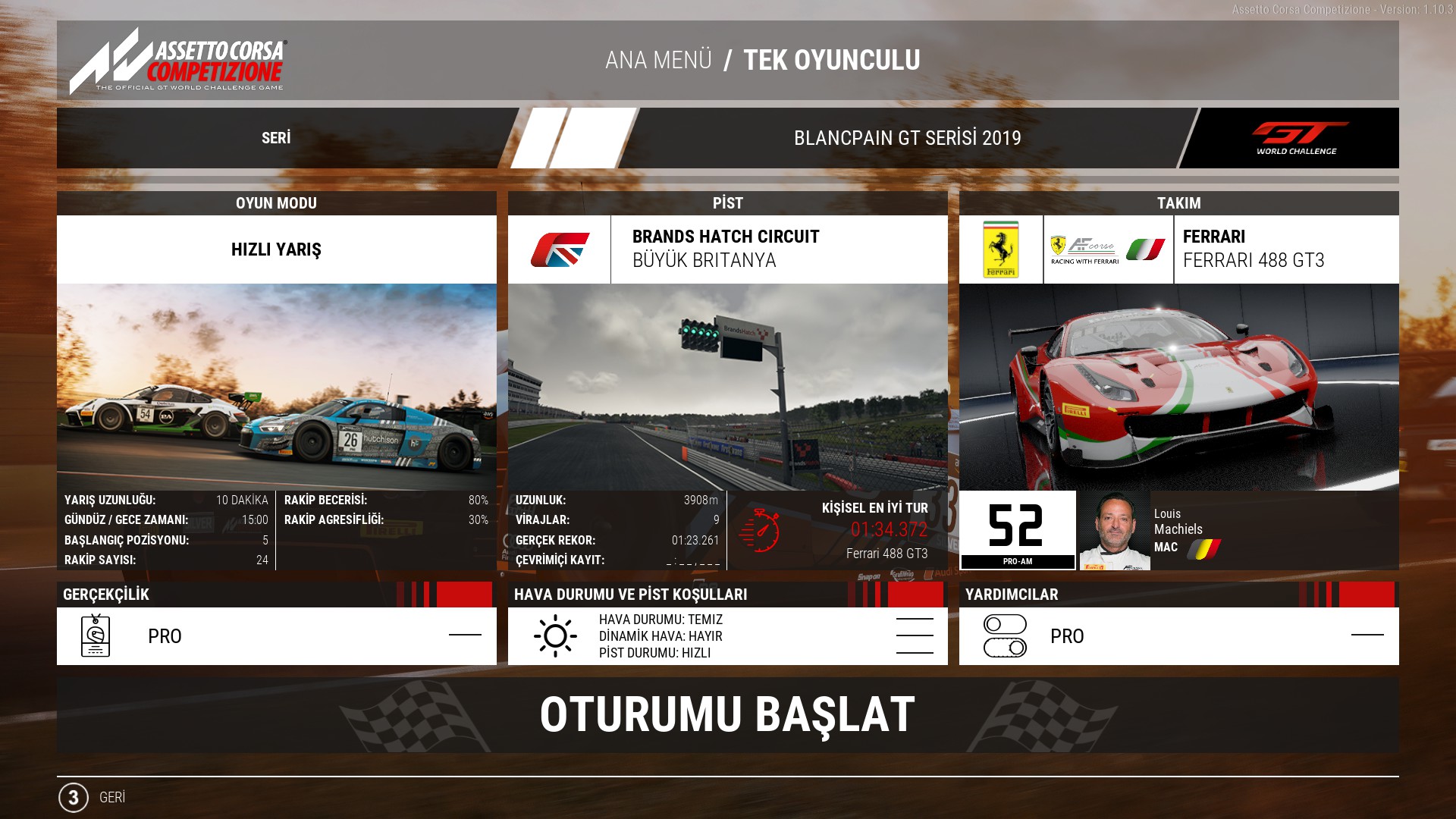Select driver Louis Machiels portrait

pos(1114,531)
